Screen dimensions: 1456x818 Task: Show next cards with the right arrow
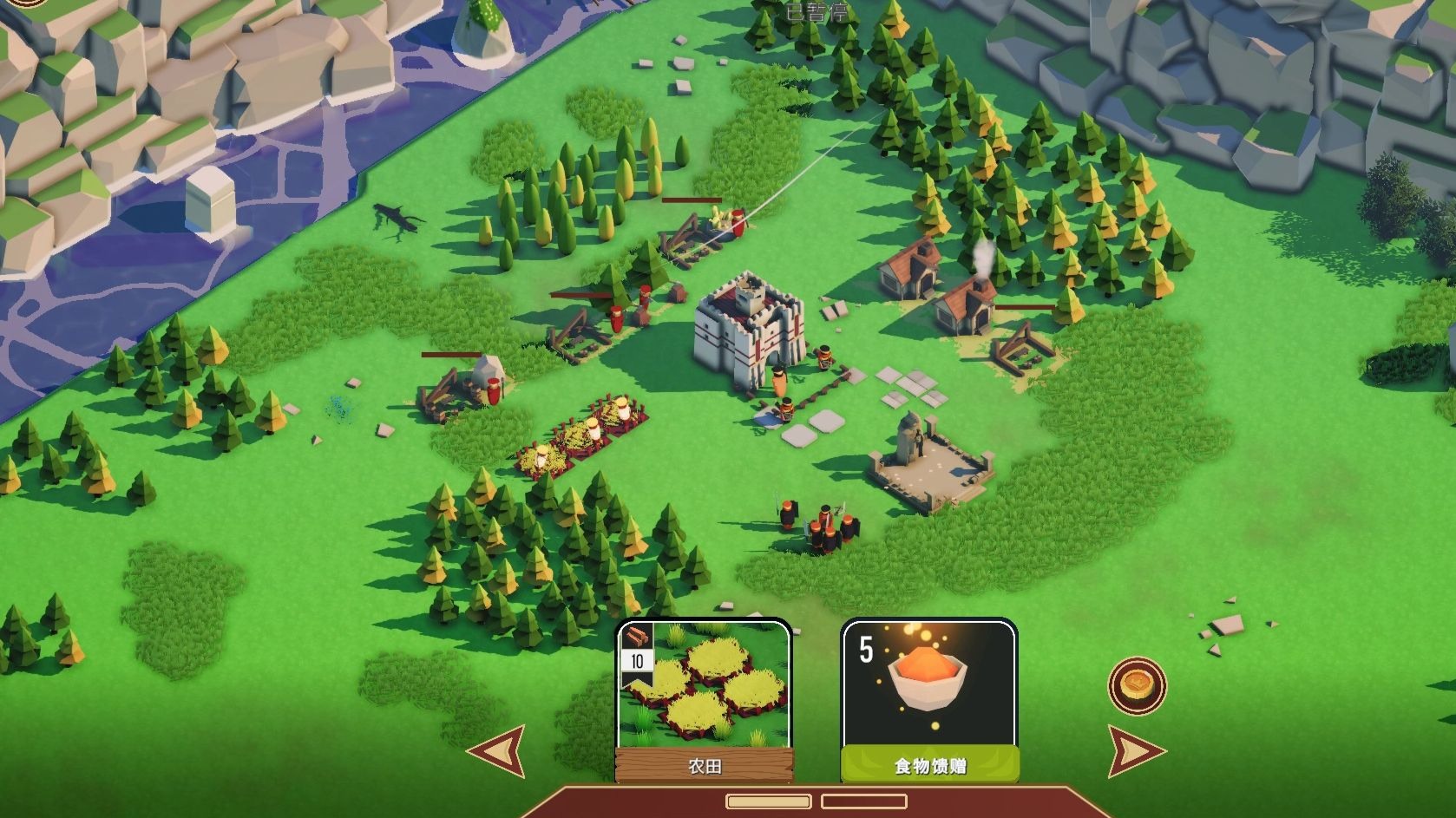[x=1135, y=751]
